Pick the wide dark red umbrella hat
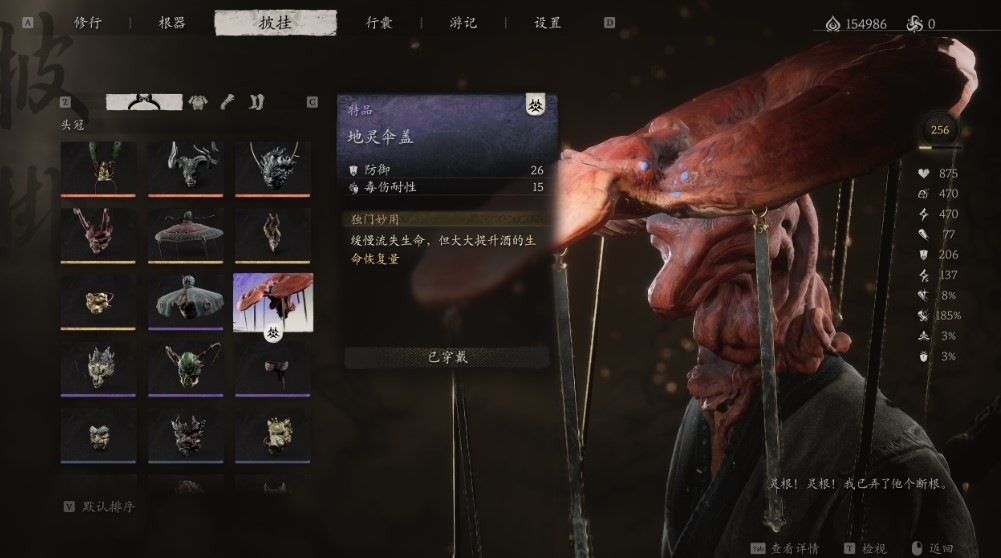This screenshot has width=1001, height=558. tap(186, 233)
